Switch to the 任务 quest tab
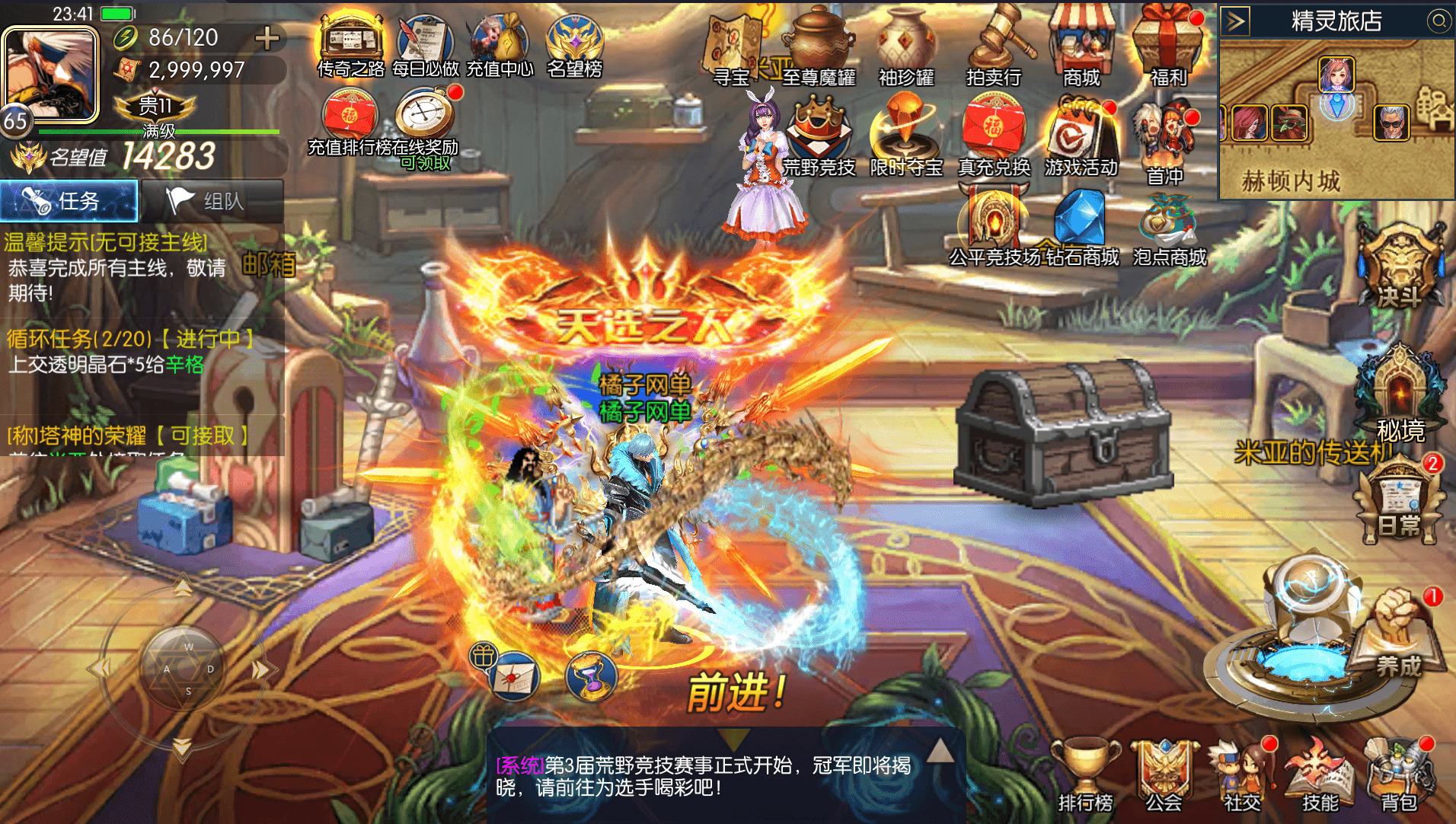 coord(69,200)
